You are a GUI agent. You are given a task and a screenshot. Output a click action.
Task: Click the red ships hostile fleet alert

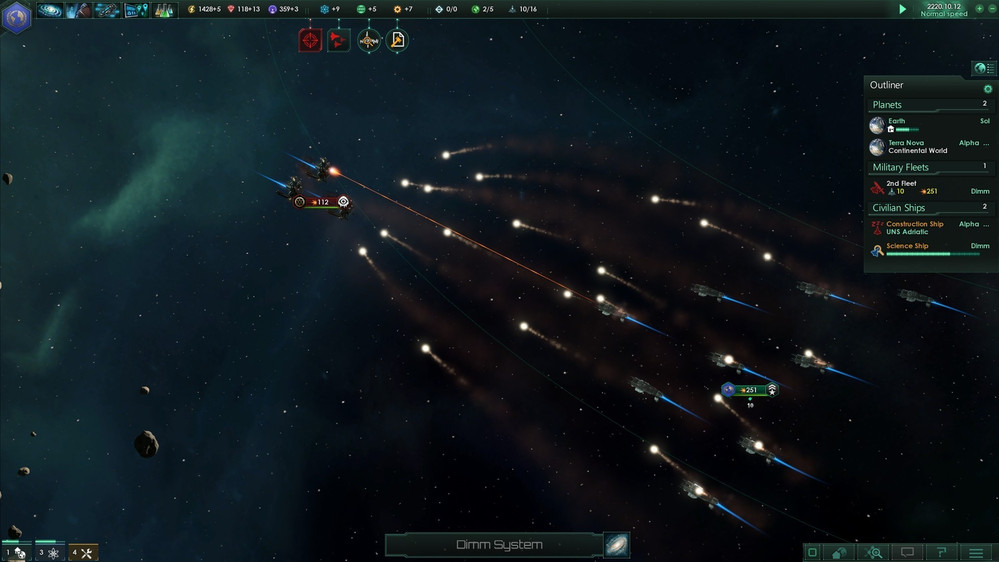click(339, 40)
